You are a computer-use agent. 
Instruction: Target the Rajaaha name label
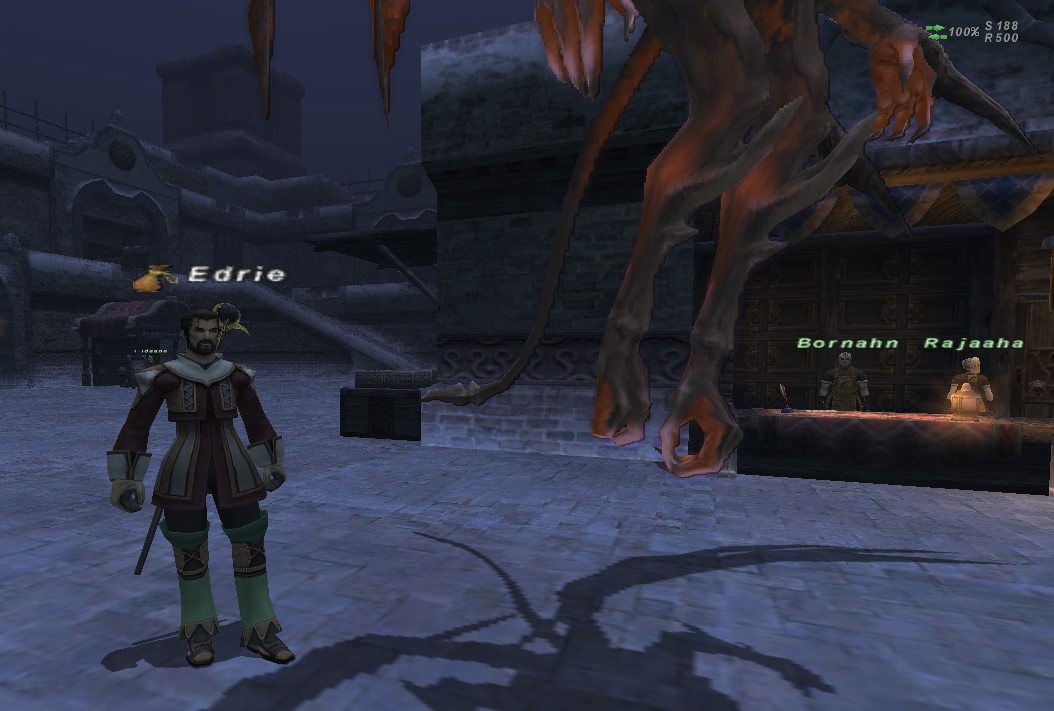pyautogui.click(x=973, y=343)
